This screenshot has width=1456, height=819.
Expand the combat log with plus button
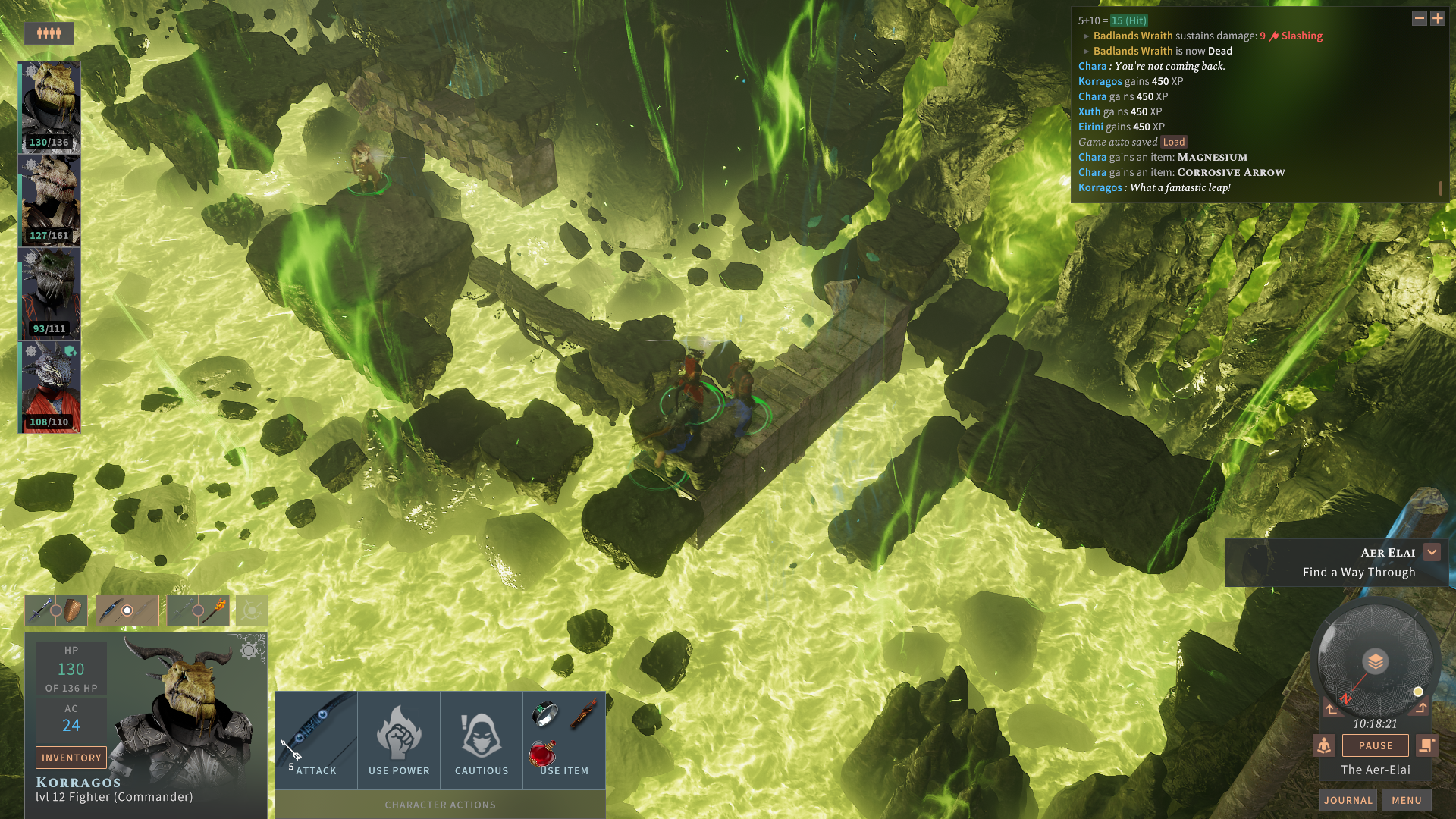point(1438,18)
